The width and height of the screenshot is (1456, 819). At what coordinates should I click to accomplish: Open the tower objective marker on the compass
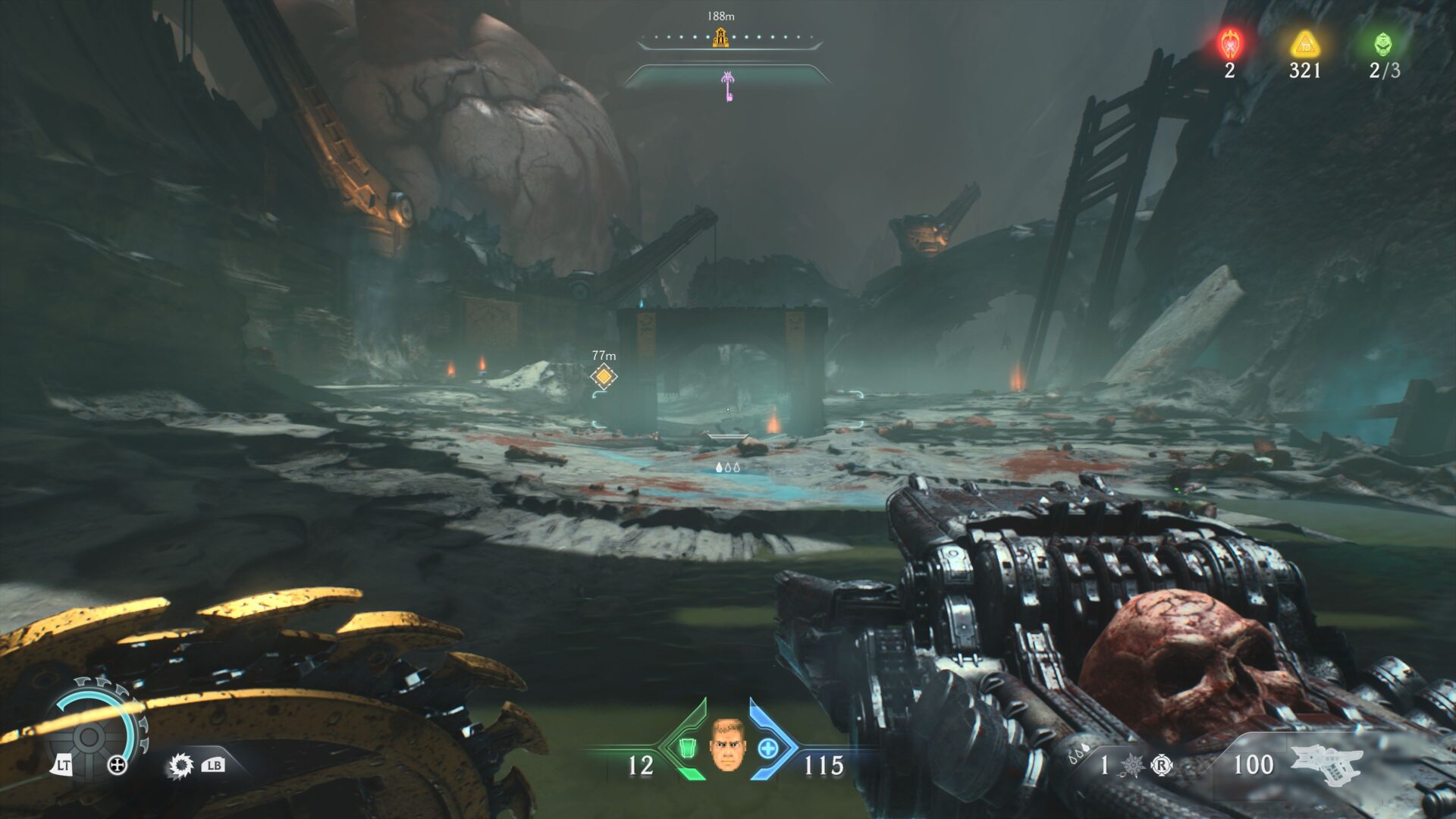[719, 36]
